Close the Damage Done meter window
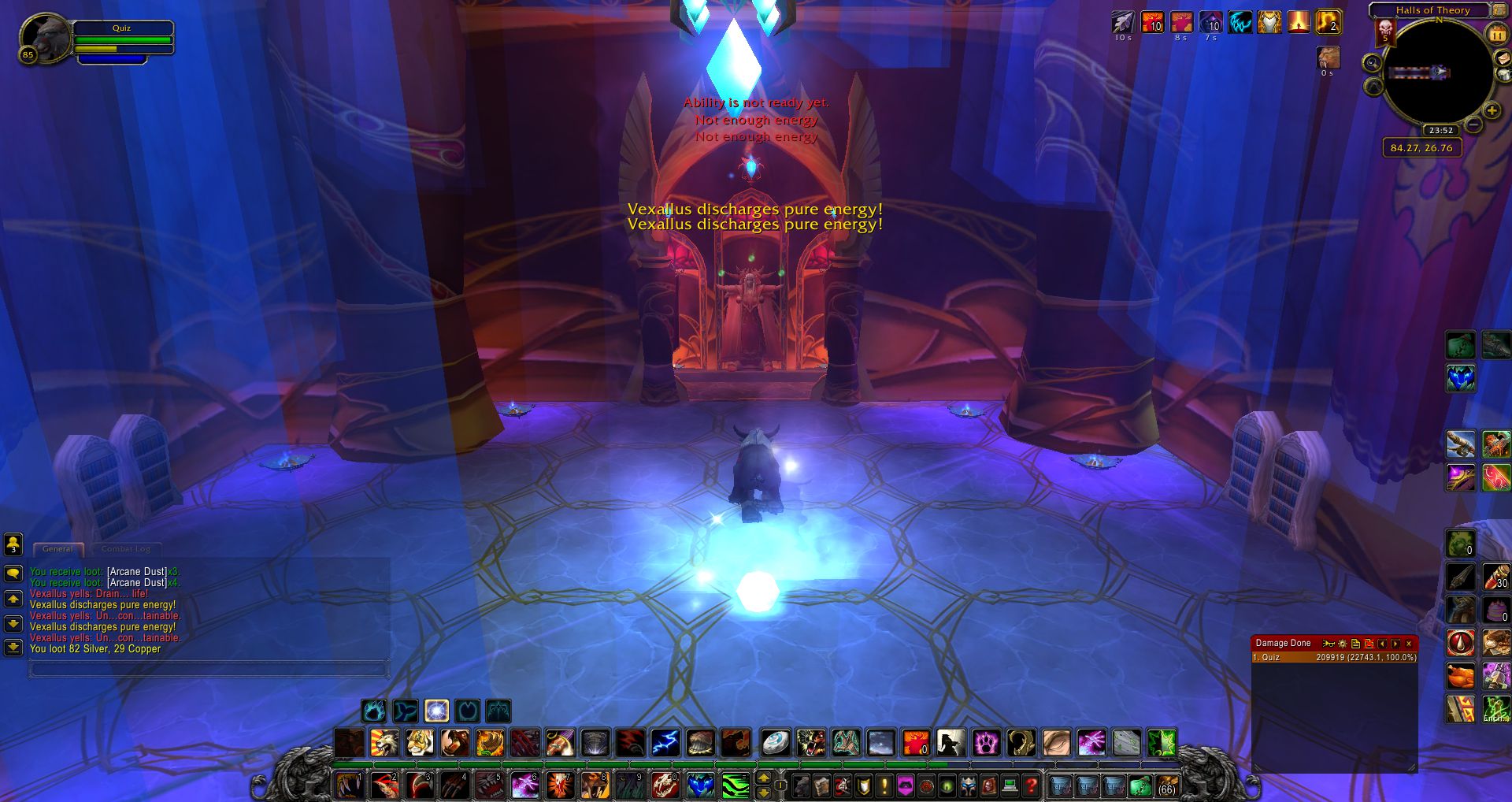Viewport: 1512px width, 802px height. 1410,644
